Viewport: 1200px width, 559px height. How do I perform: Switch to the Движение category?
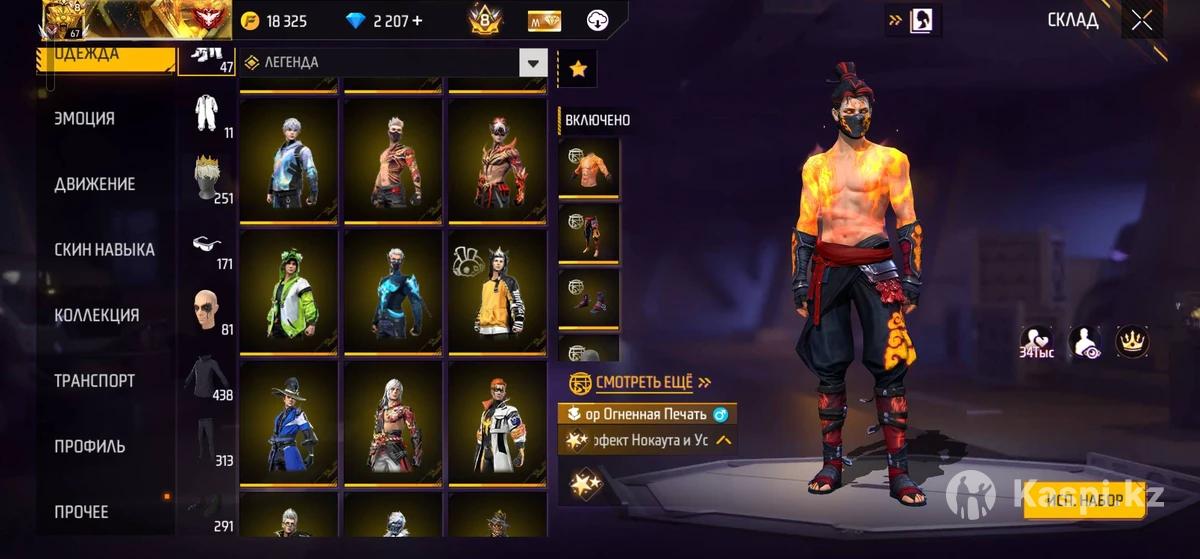[x=95, y=184]
